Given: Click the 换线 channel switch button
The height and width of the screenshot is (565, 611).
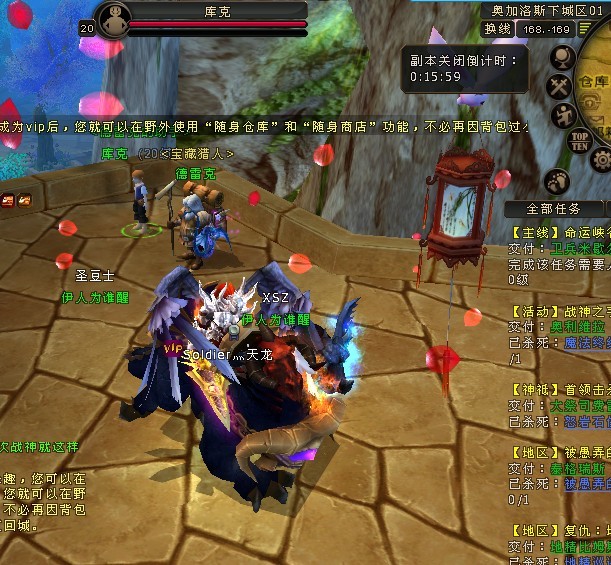Looking at the screenshot, I should 497,29.
